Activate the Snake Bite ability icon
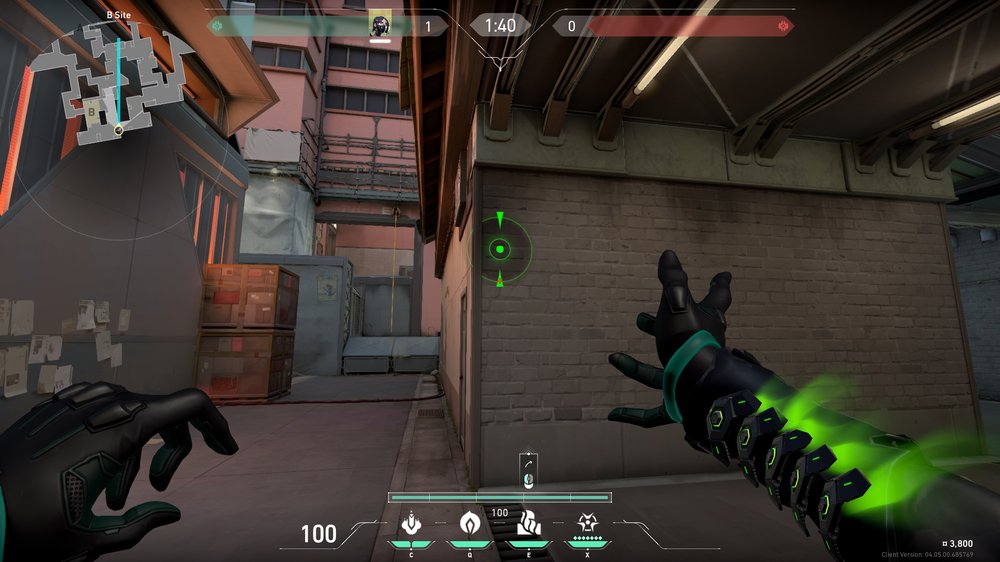The width and height of the screenshot is (1000, 562). point(411,522)
